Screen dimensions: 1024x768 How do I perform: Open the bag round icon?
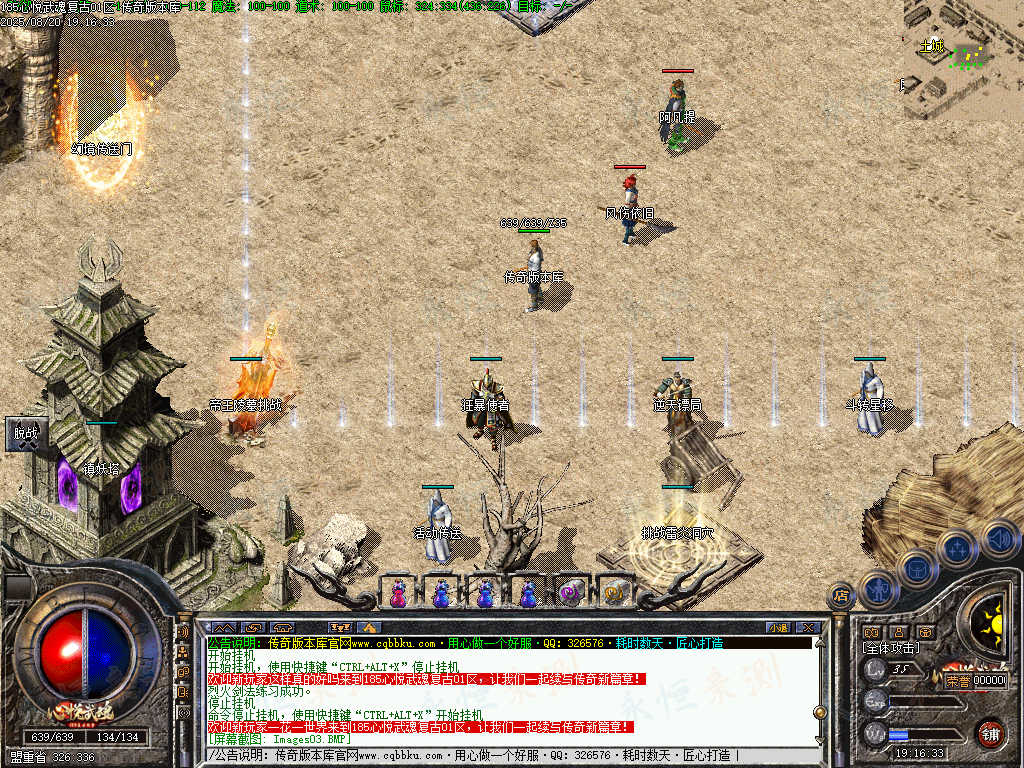click(917, 569)
